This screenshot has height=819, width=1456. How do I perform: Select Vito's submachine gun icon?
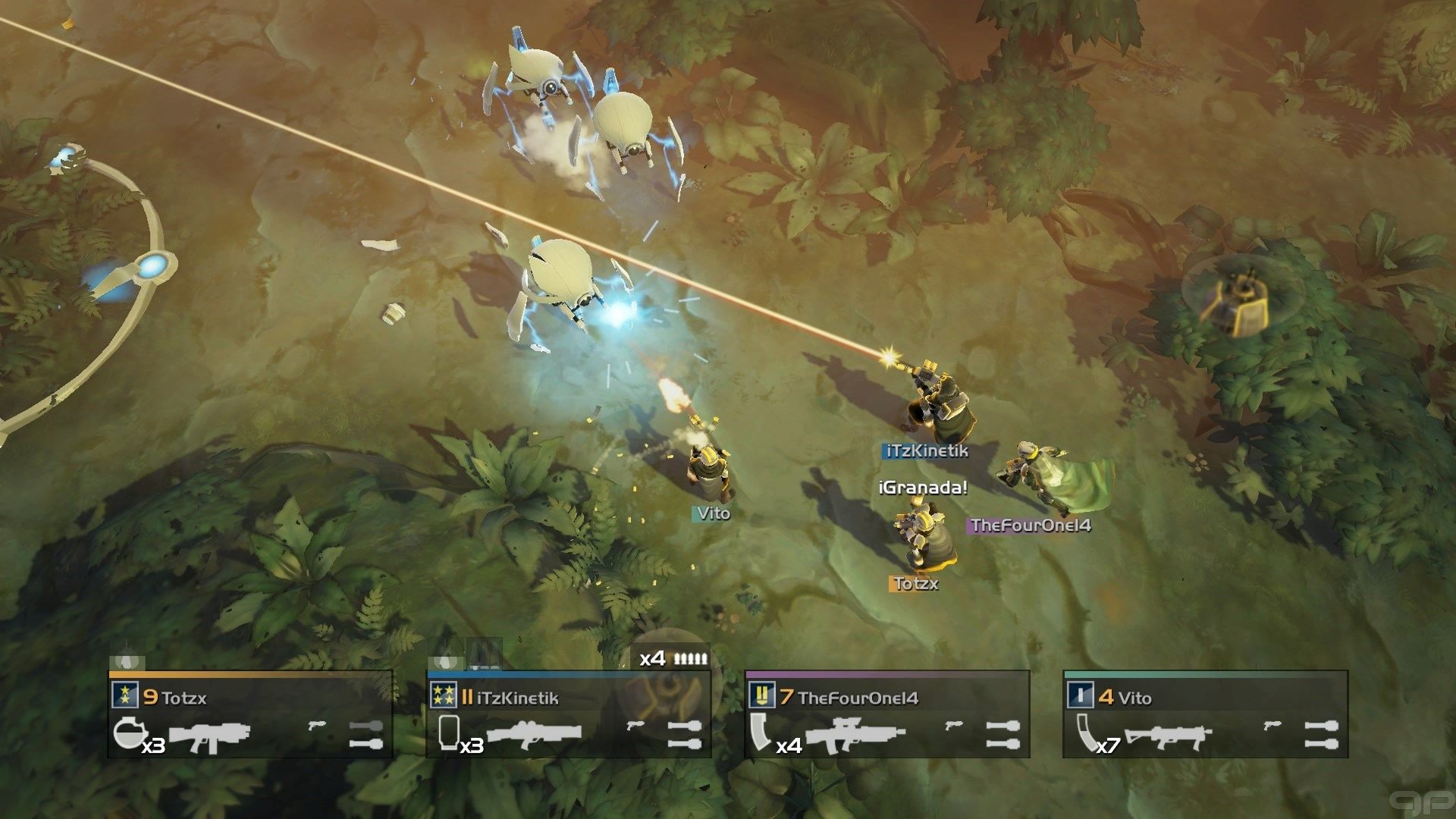tap(1168, 736)
